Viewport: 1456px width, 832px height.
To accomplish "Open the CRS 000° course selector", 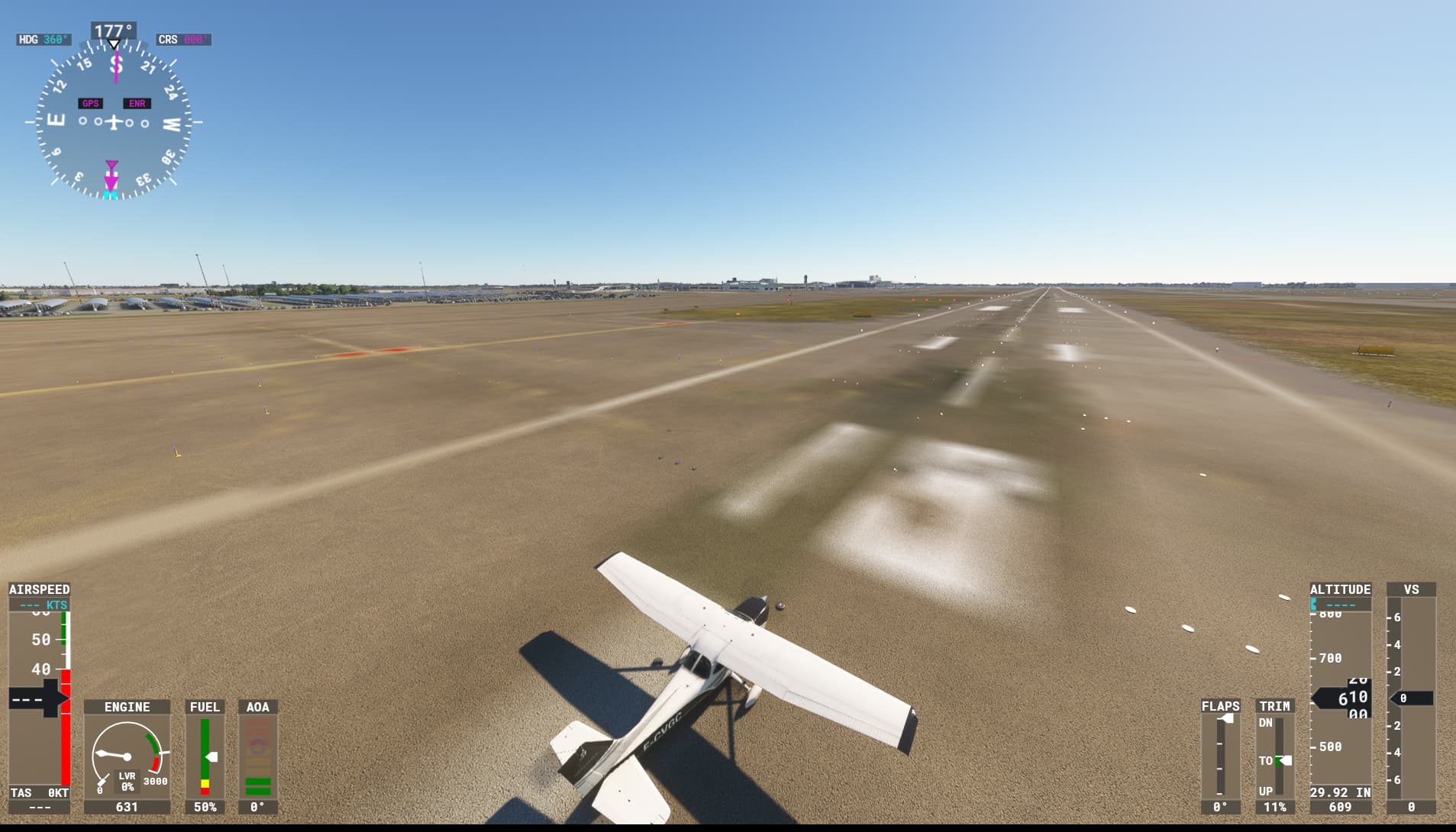I will (182, 39).
